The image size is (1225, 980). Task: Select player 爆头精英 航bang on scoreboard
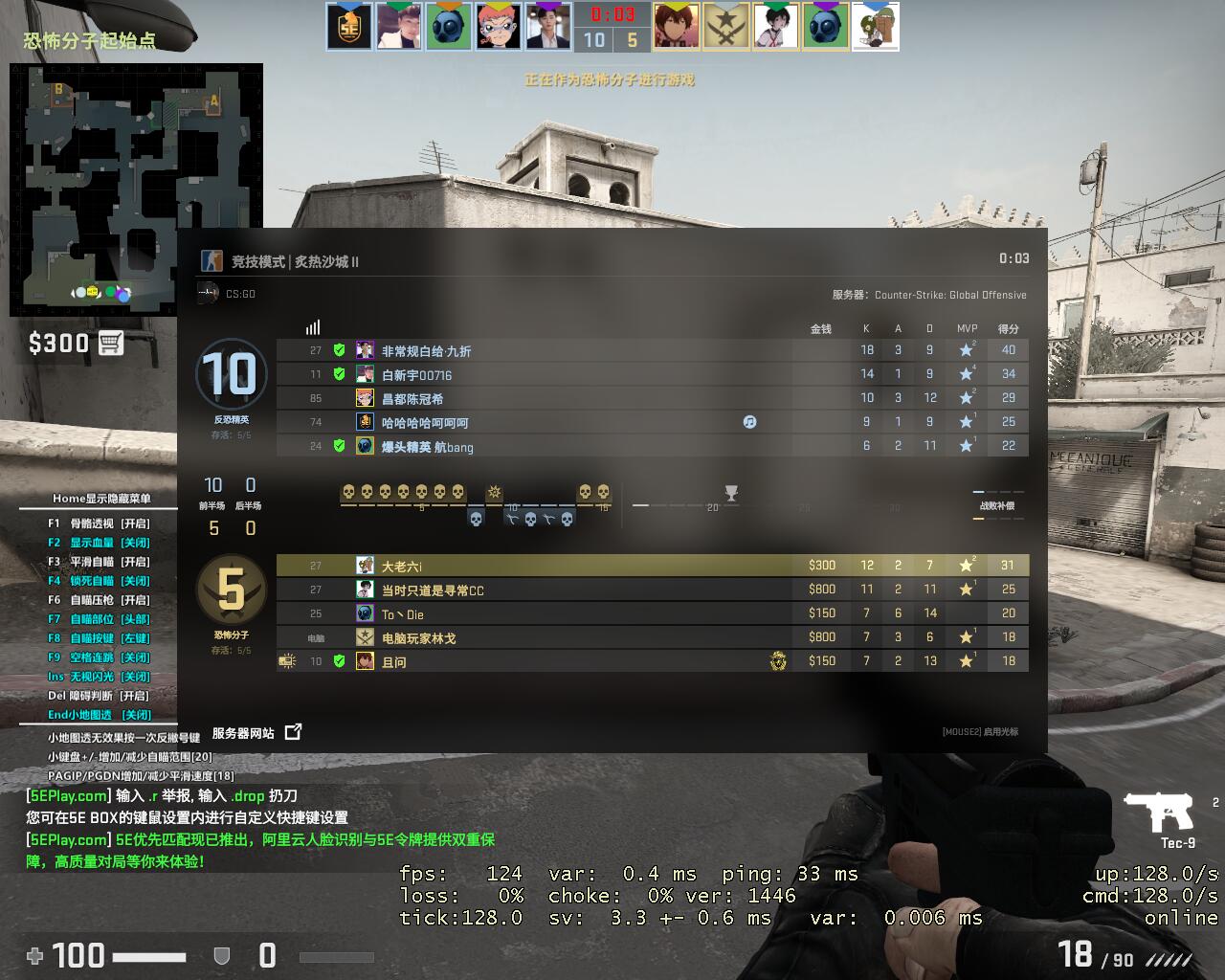click(427, 447)
